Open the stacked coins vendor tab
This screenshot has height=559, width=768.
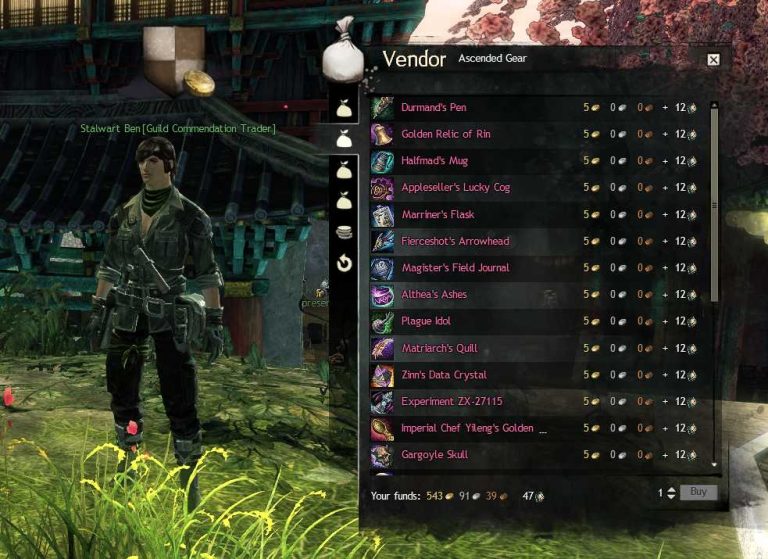click(343, 232)
